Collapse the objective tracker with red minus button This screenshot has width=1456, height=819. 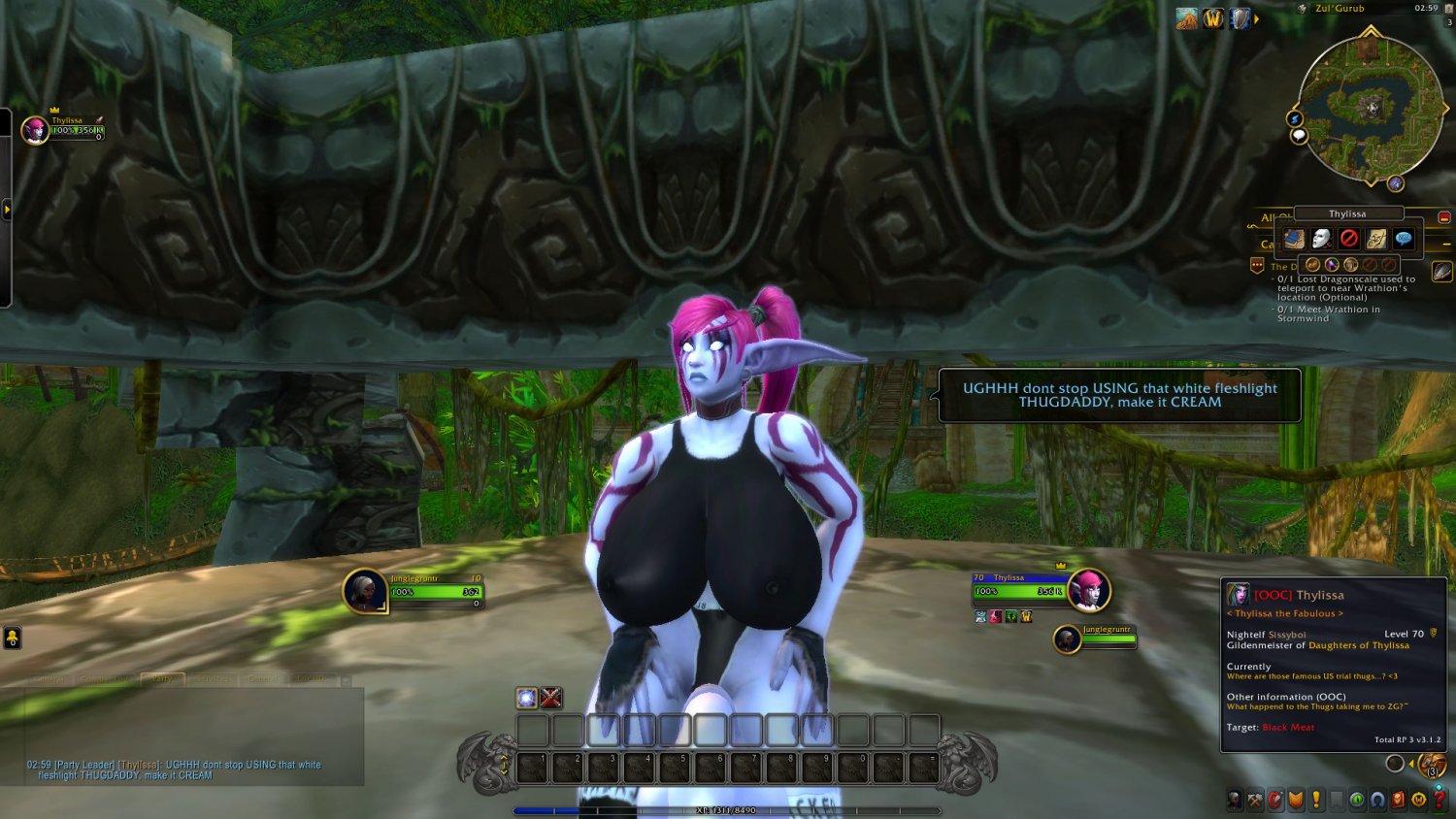click(x=1444, y=217)
